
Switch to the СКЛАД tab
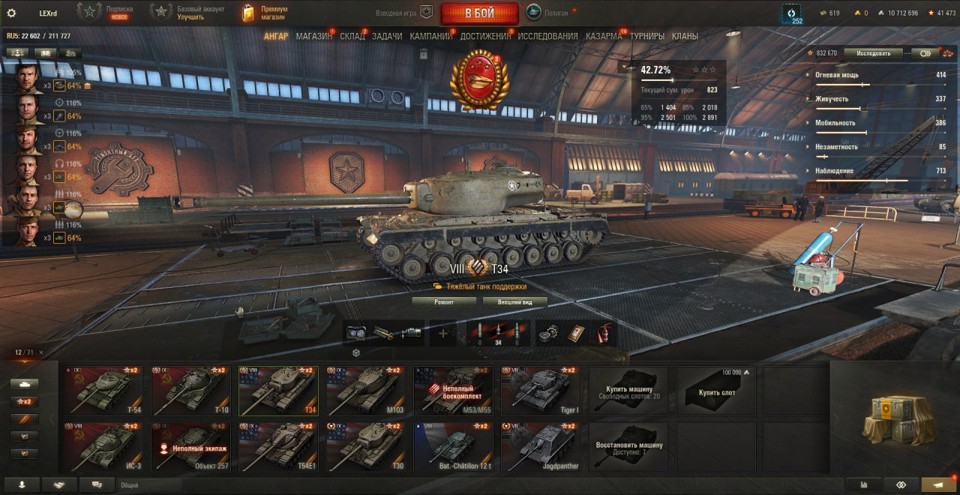point(352,36)
